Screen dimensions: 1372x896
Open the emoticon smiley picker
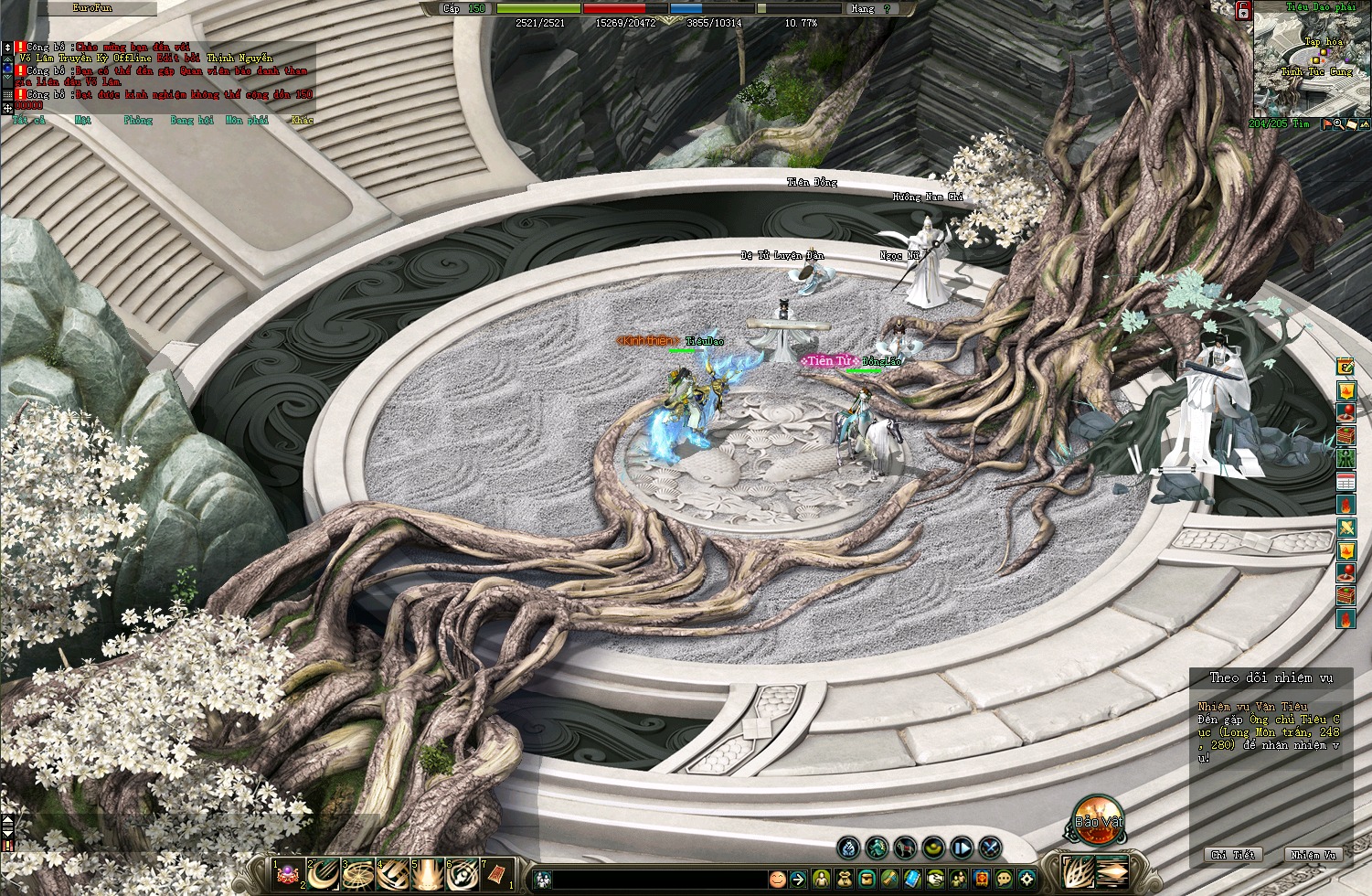tap(777, 879)
